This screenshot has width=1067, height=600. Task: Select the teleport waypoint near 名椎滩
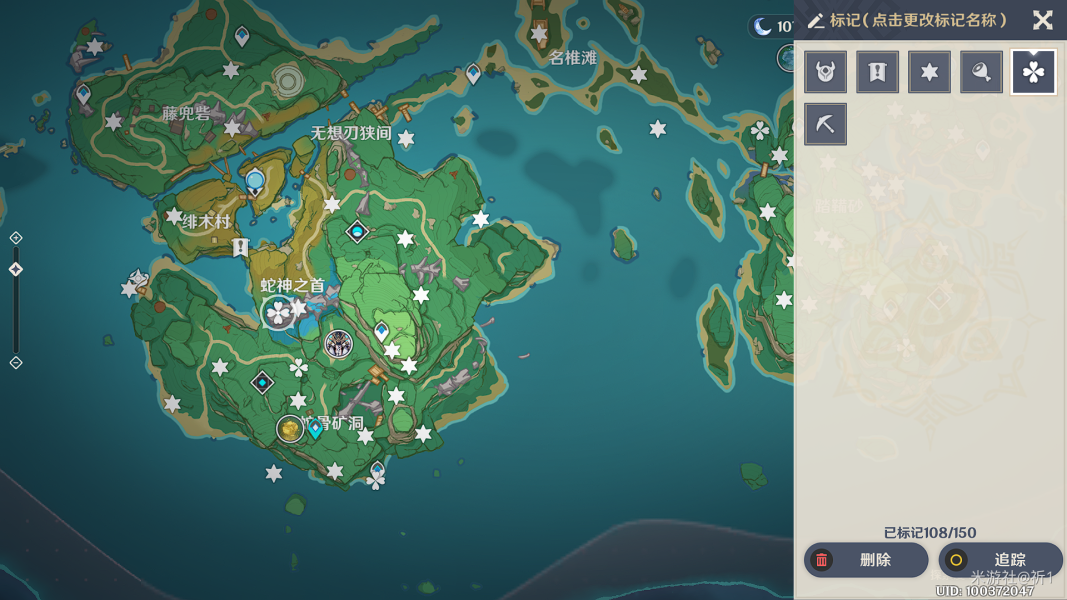click(x=473, y=73)
